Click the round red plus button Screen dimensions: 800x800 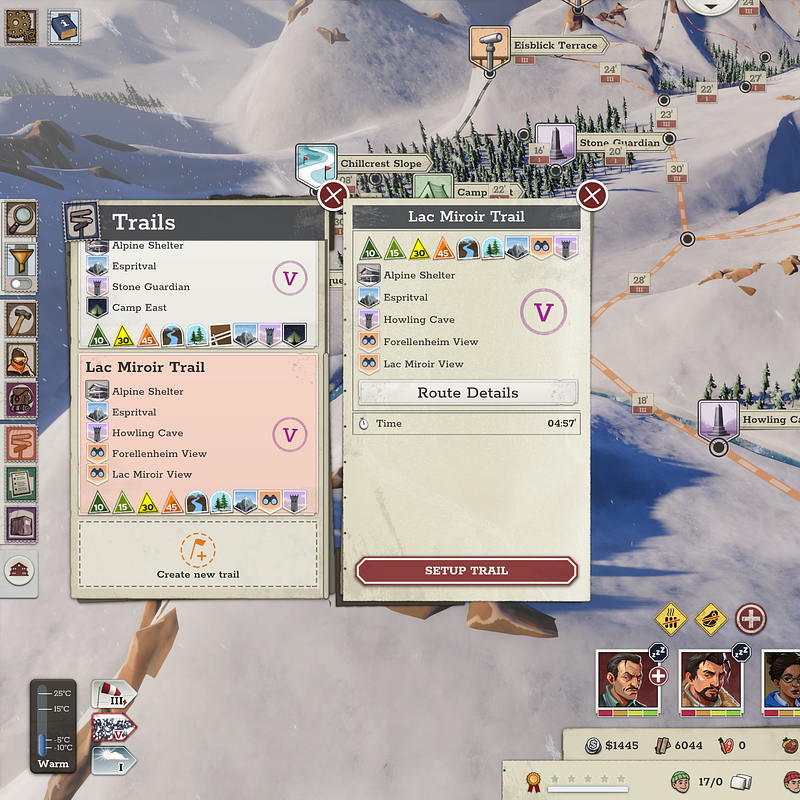[x=751, y=618]
